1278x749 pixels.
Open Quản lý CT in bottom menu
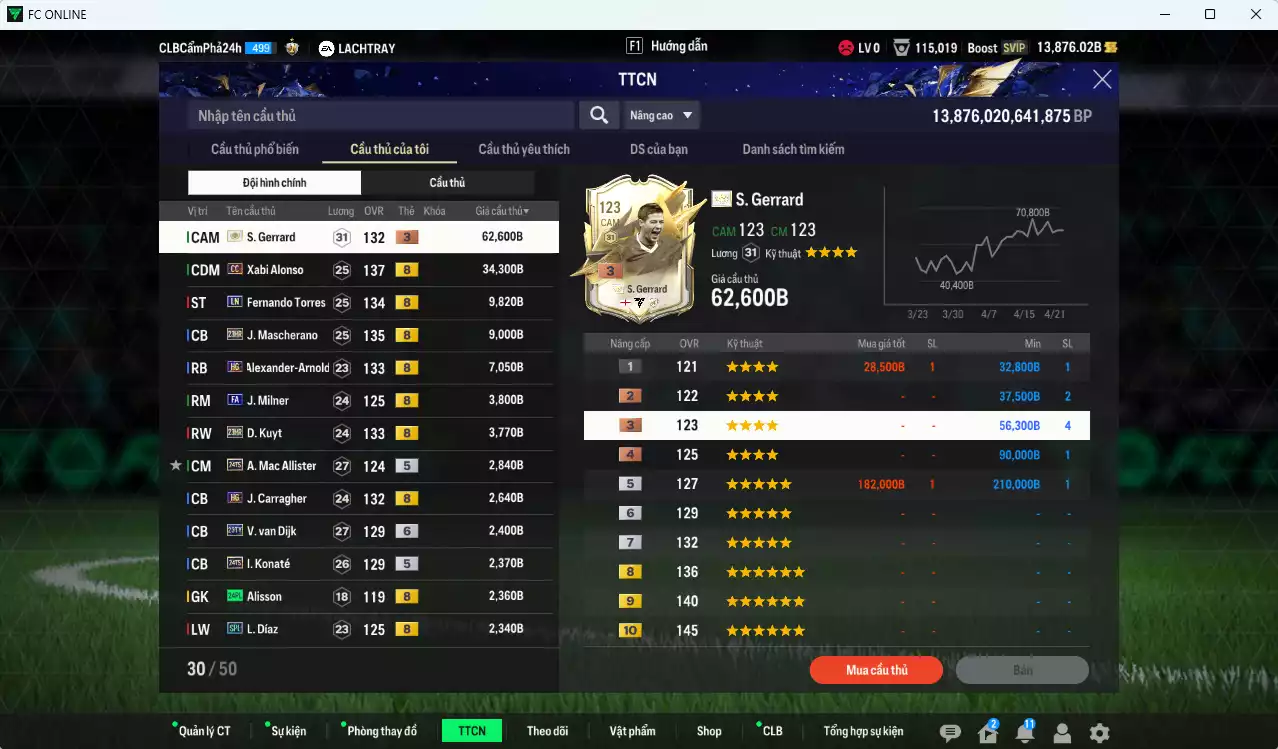coord(204,731)
